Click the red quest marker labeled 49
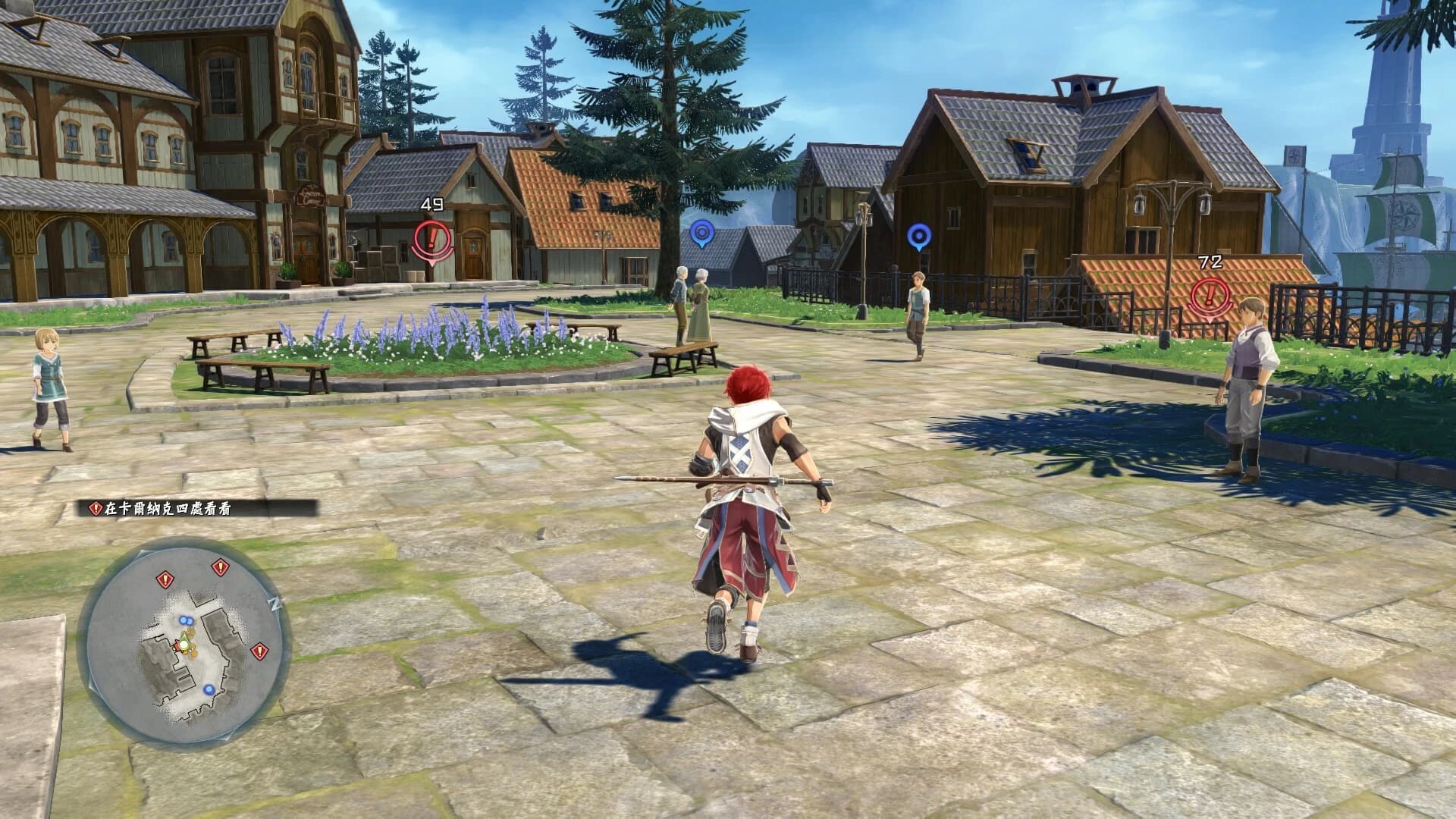Screen dimensions: 1456x819 [x=432, y=239]
